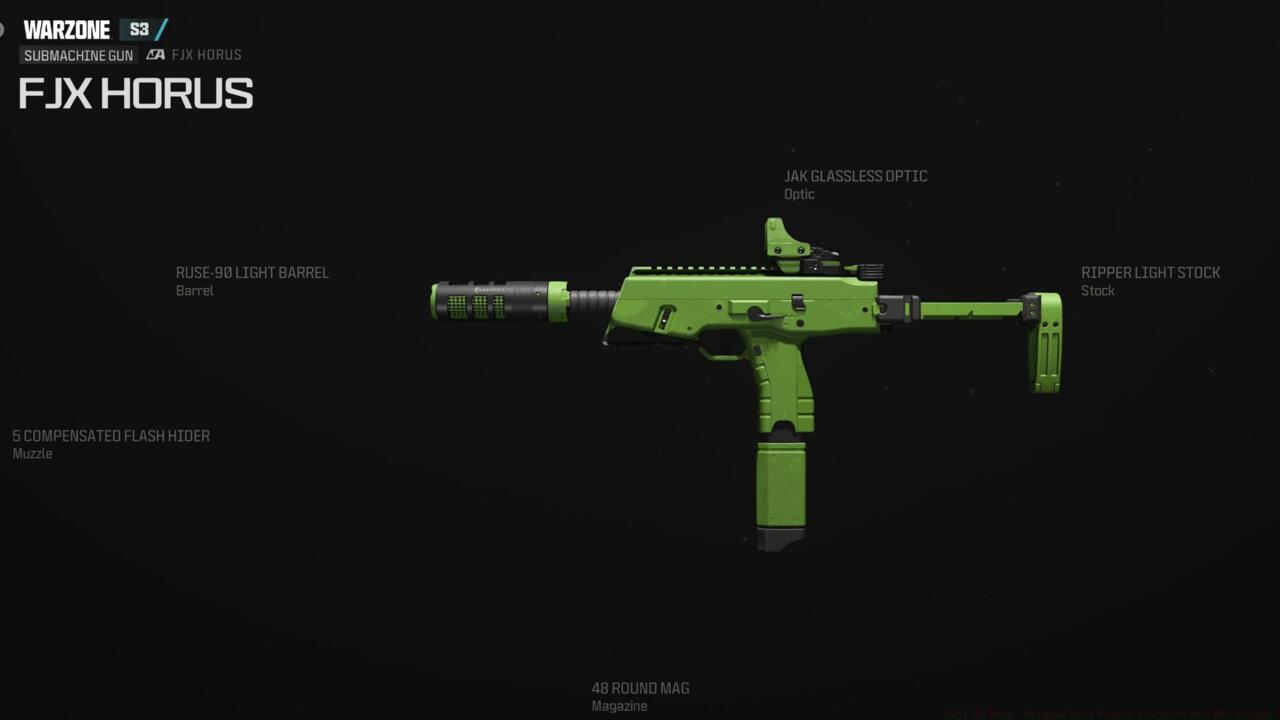
Task: Select the S3 season badge next to WARZONE
Action: pos(138,29)
